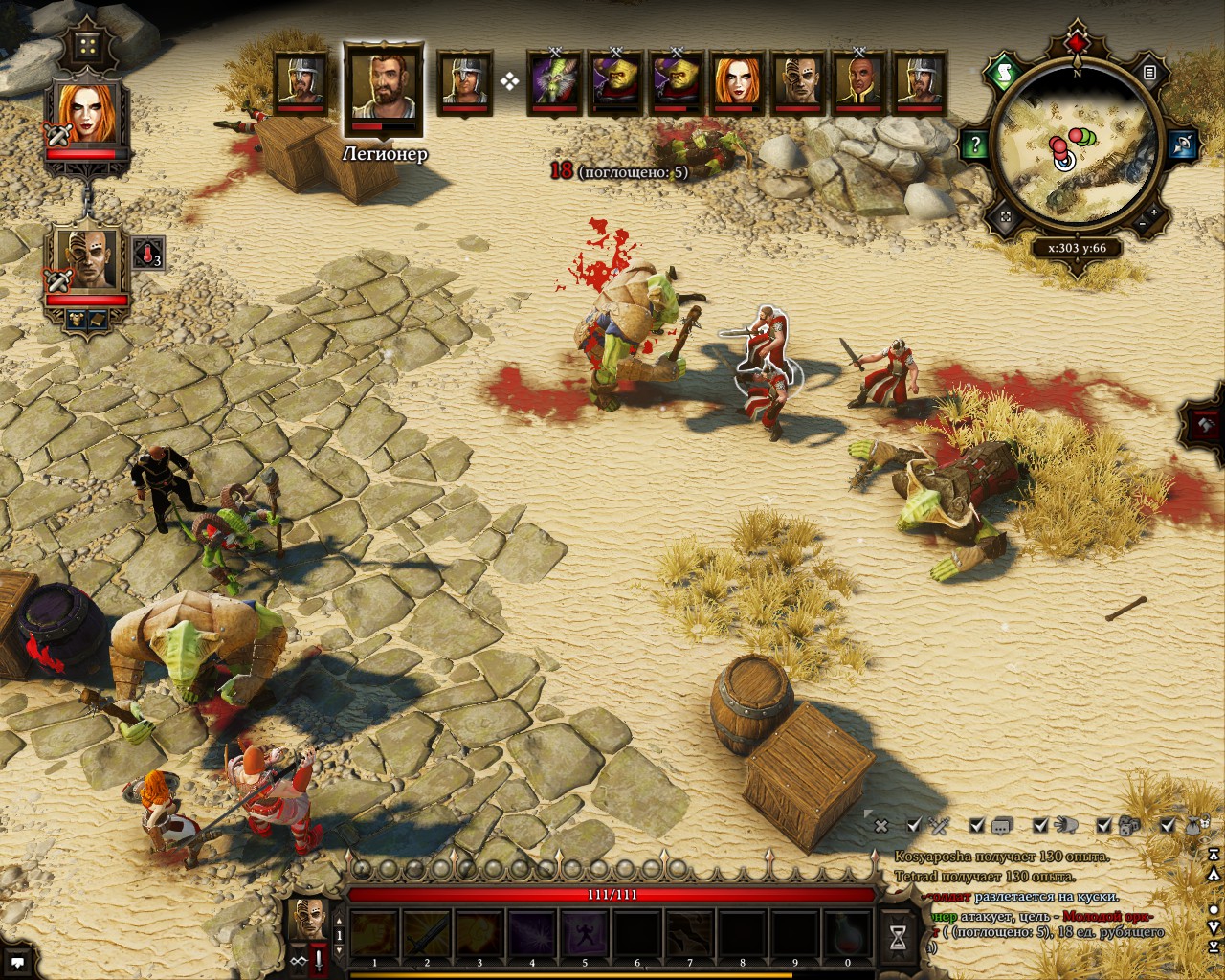Click the green question mark help button

pos(975,145)
